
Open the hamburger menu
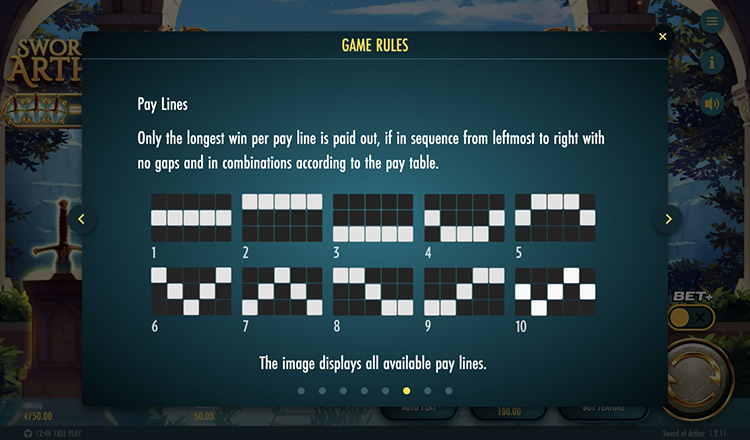point(712,22)
